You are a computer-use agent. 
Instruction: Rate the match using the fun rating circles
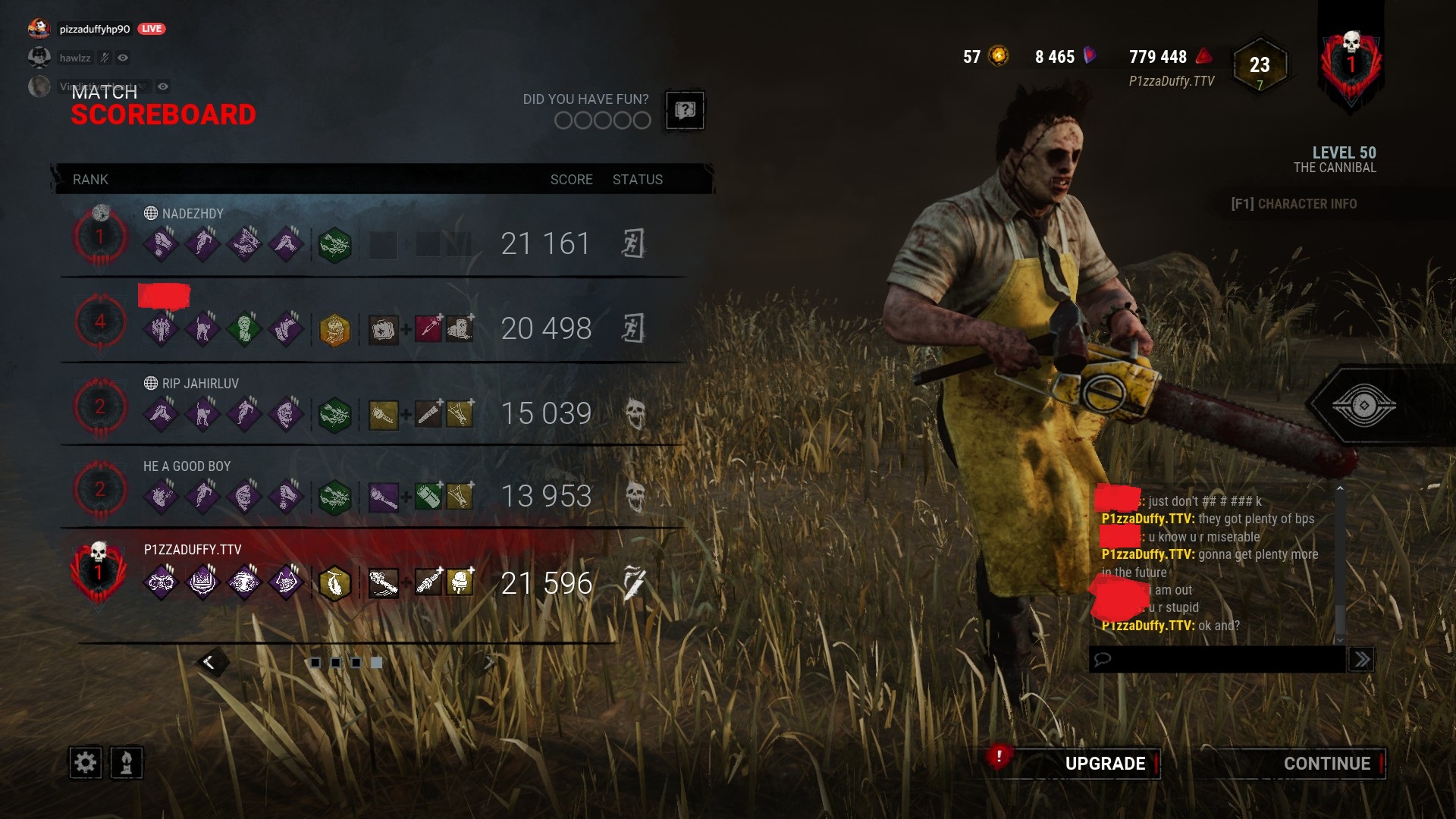click(x=601, y=120)
